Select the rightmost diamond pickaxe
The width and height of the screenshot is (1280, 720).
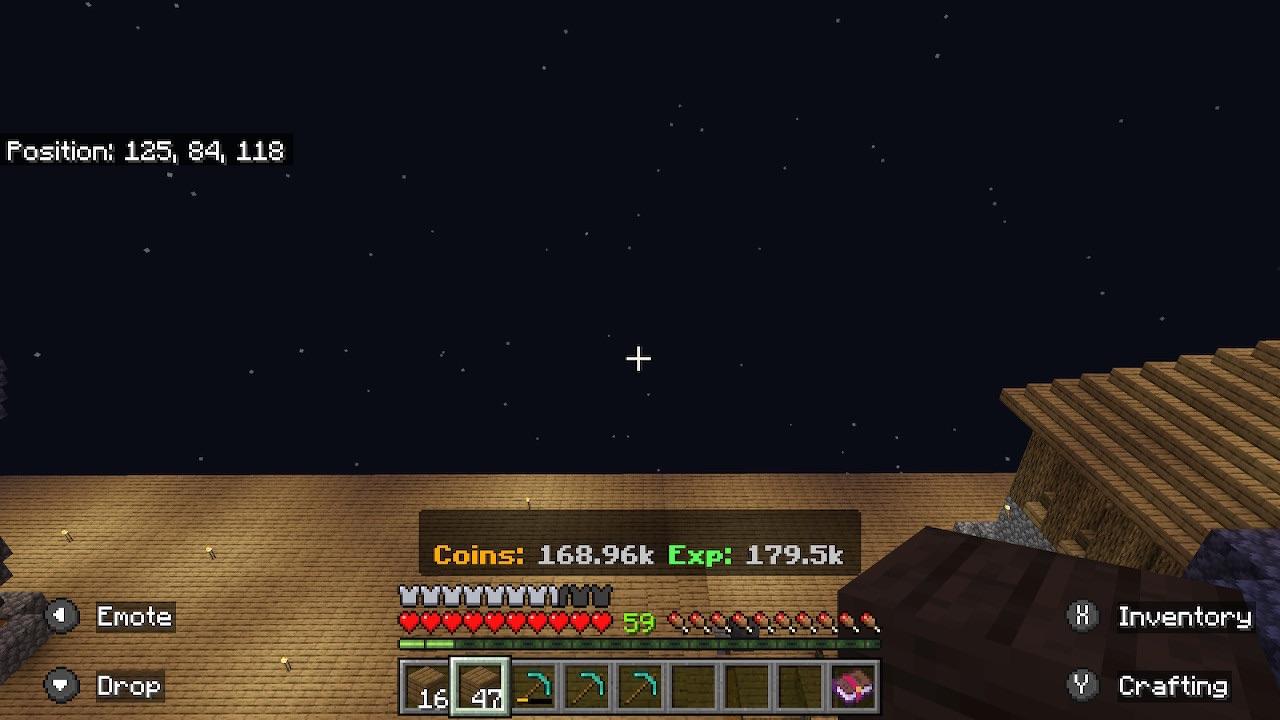640,688
